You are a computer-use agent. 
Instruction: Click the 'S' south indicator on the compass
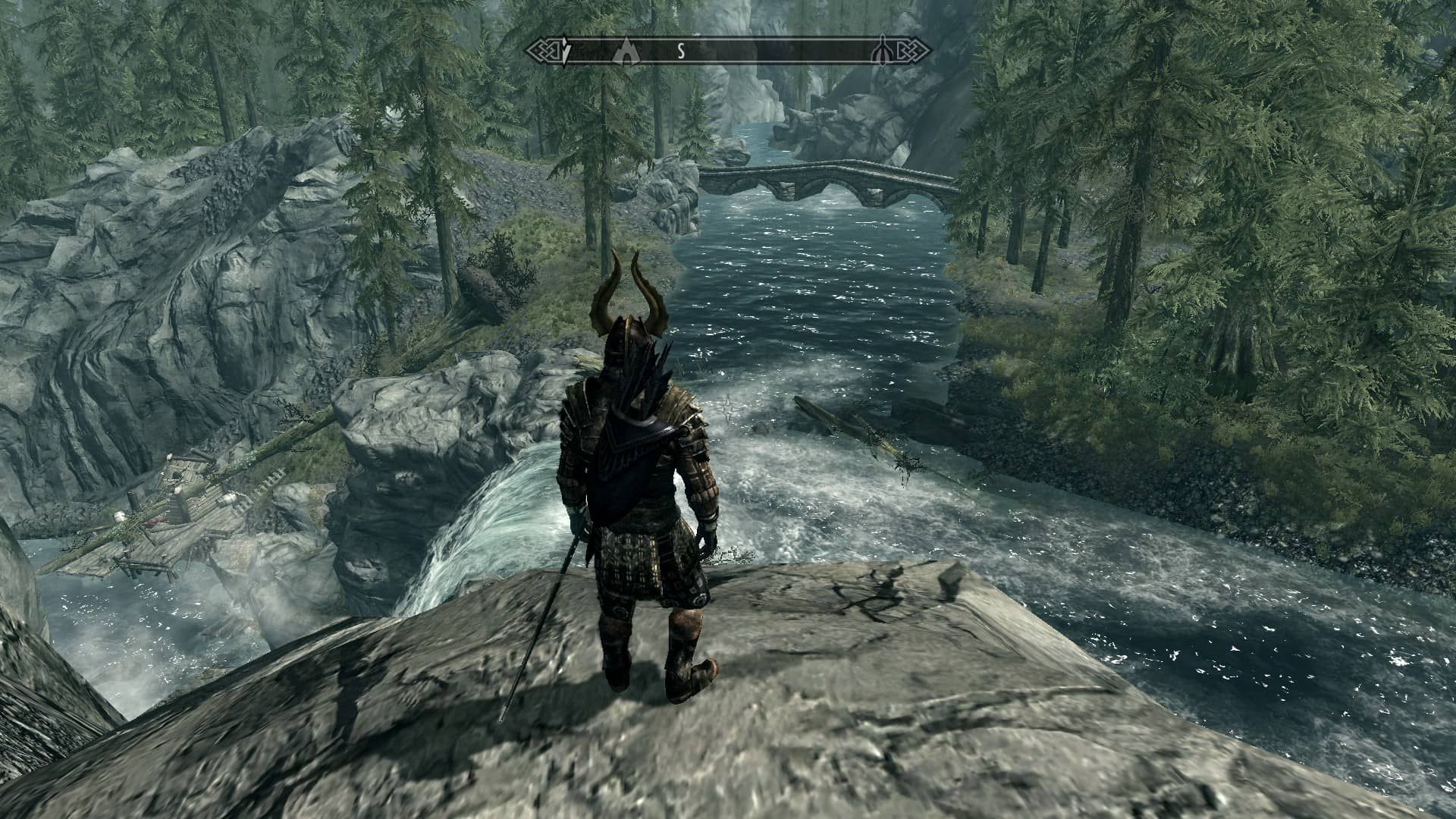tap(681, 52)
